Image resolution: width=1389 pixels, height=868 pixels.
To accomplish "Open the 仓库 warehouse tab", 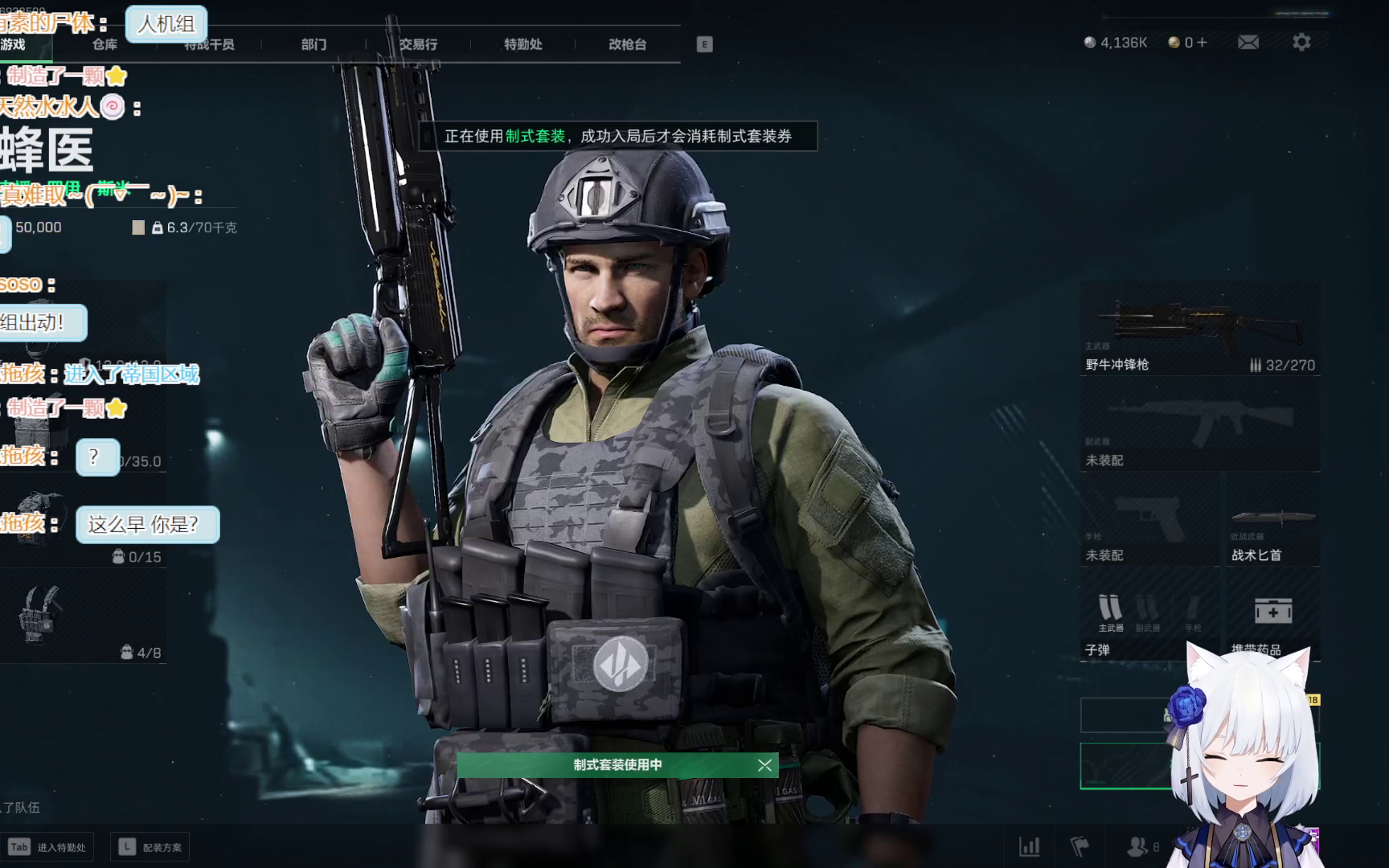I will click(x=104, y=44).
